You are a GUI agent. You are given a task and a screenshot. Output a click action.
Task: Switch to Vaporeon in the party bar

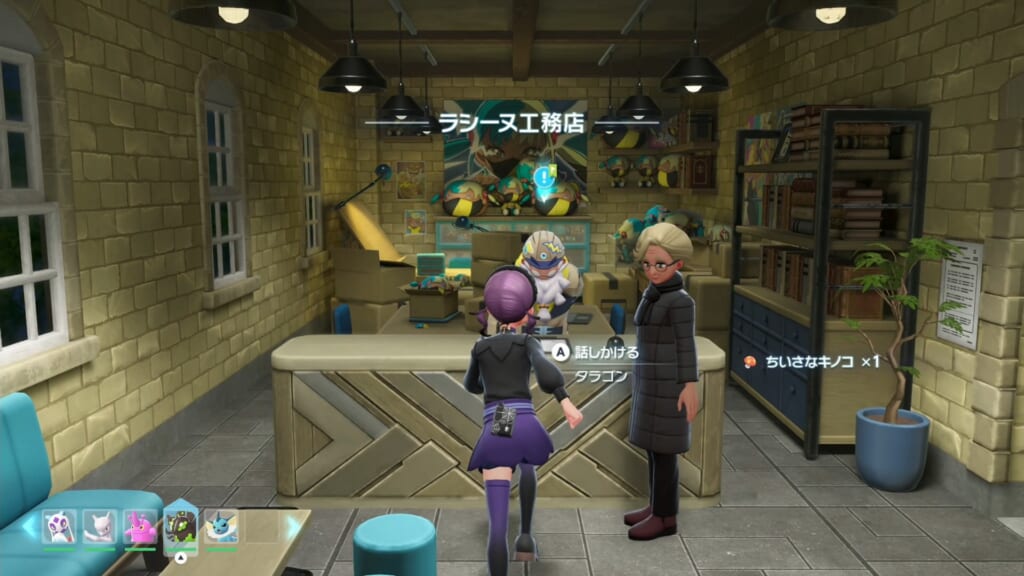(221, 526)
